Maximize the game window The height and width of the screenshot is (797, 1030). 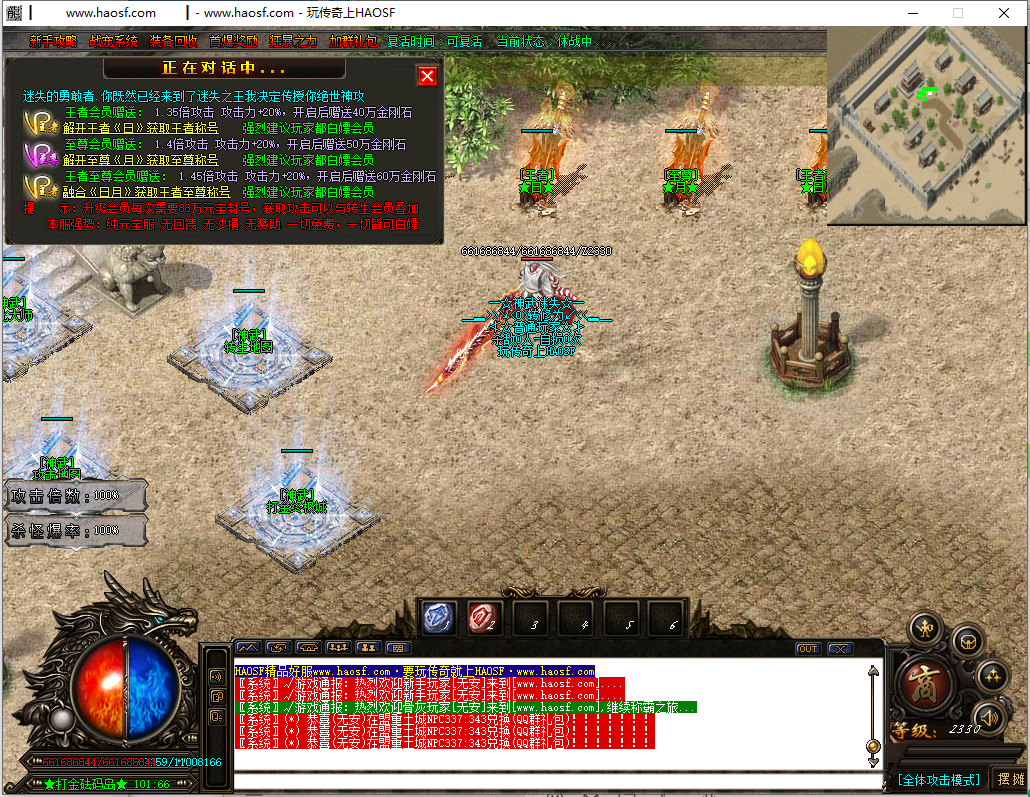point(957,13)
